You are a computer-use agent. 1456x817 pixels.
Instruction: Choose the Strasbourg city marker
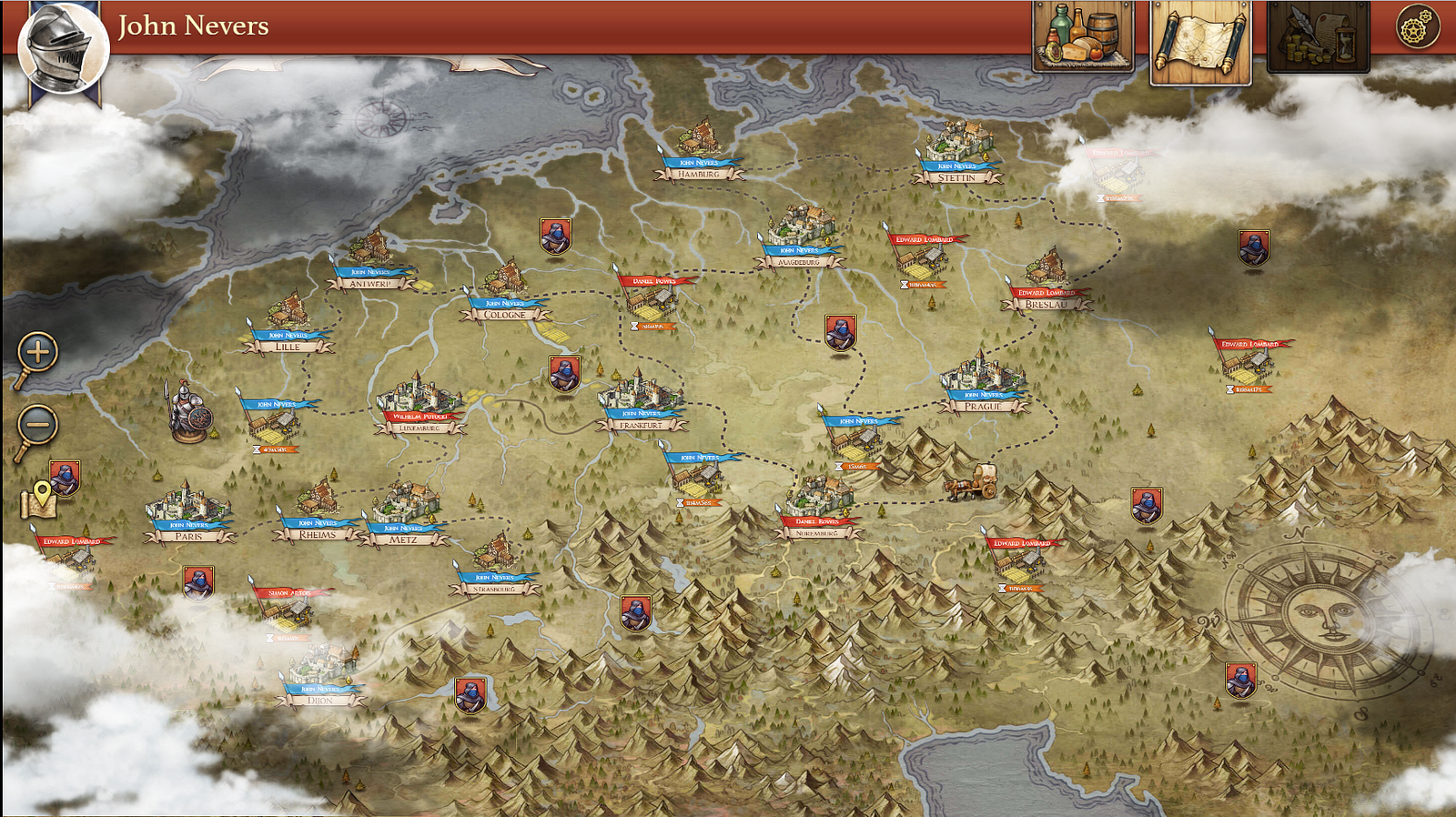494,589
